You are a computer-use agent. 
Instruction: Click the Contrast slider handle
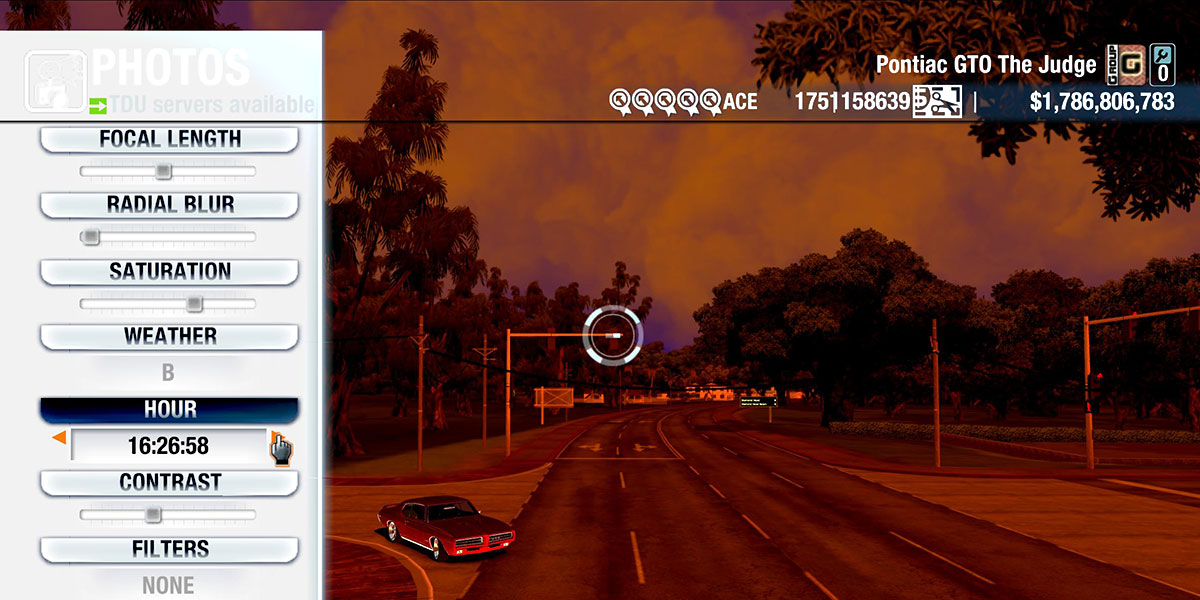[x=152, y=515]
